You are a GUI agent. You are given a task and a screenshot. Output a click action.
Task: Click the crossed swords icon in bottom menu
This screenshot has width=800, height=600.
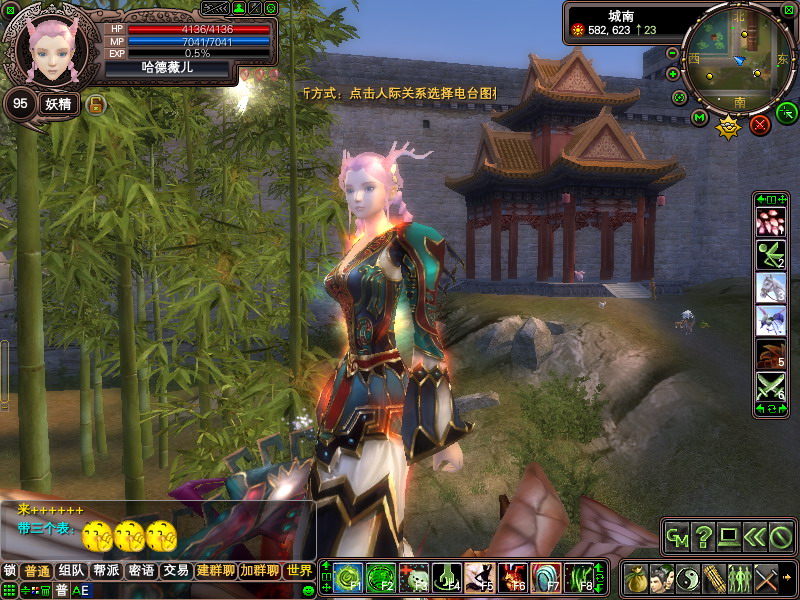[766, 578]
